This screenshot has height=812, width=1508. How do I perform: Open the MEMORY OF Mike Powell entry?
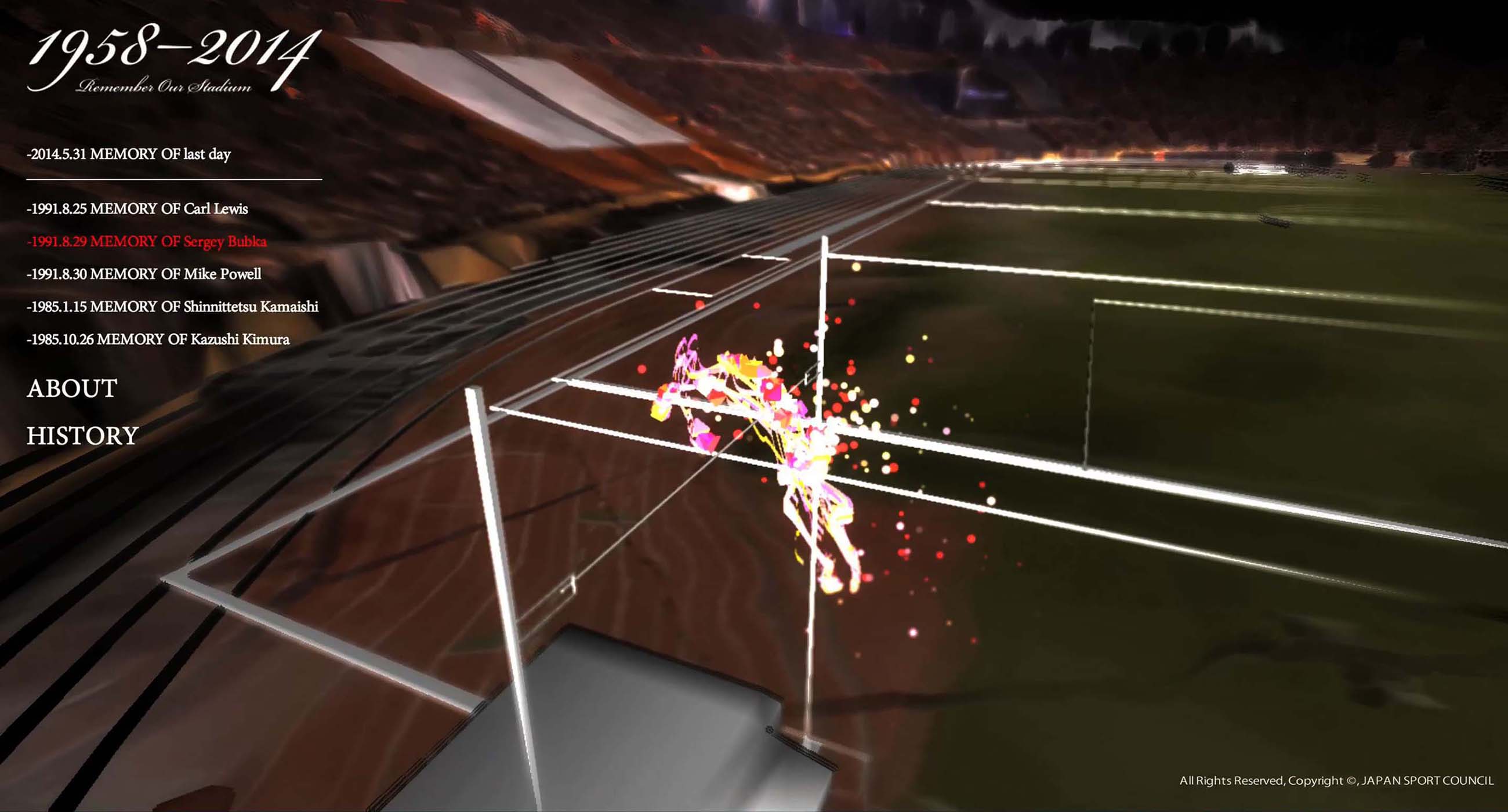tap(144, 274)
